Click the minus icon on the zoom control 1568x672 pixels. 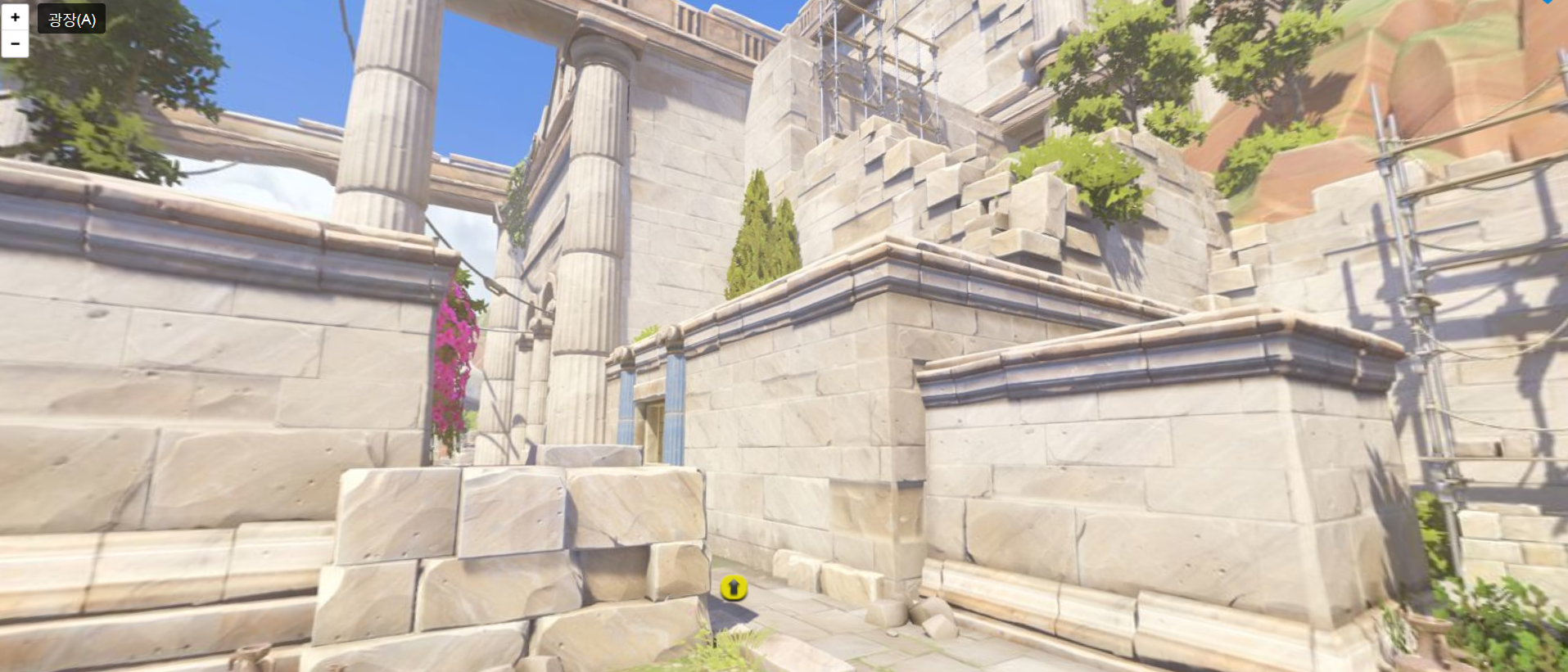click(x=15, y=43)
